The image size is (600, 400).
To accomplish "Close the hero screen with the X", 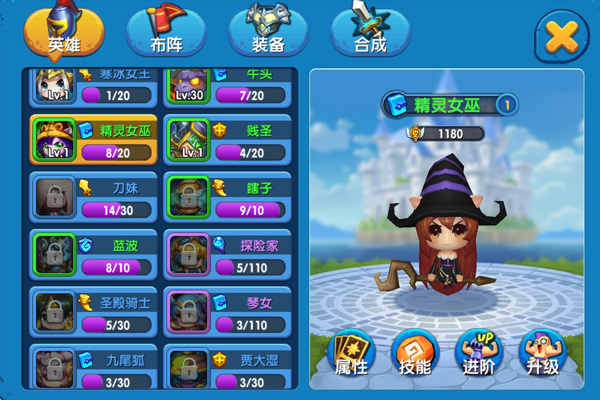I will pyautogui.click(x=563, y=37).
